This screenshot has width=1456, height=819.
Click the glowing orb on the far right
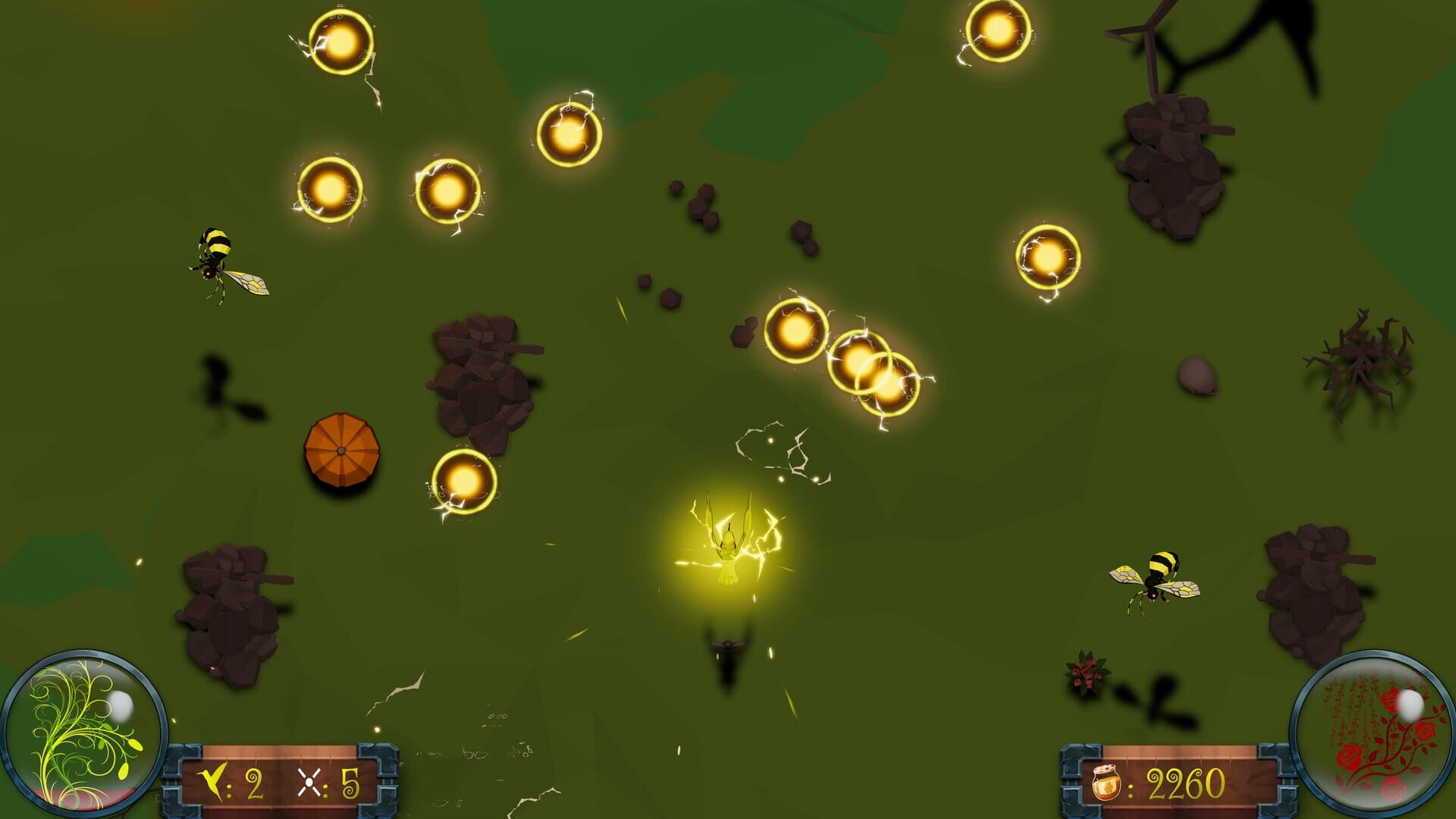(x=1049, y=256)
